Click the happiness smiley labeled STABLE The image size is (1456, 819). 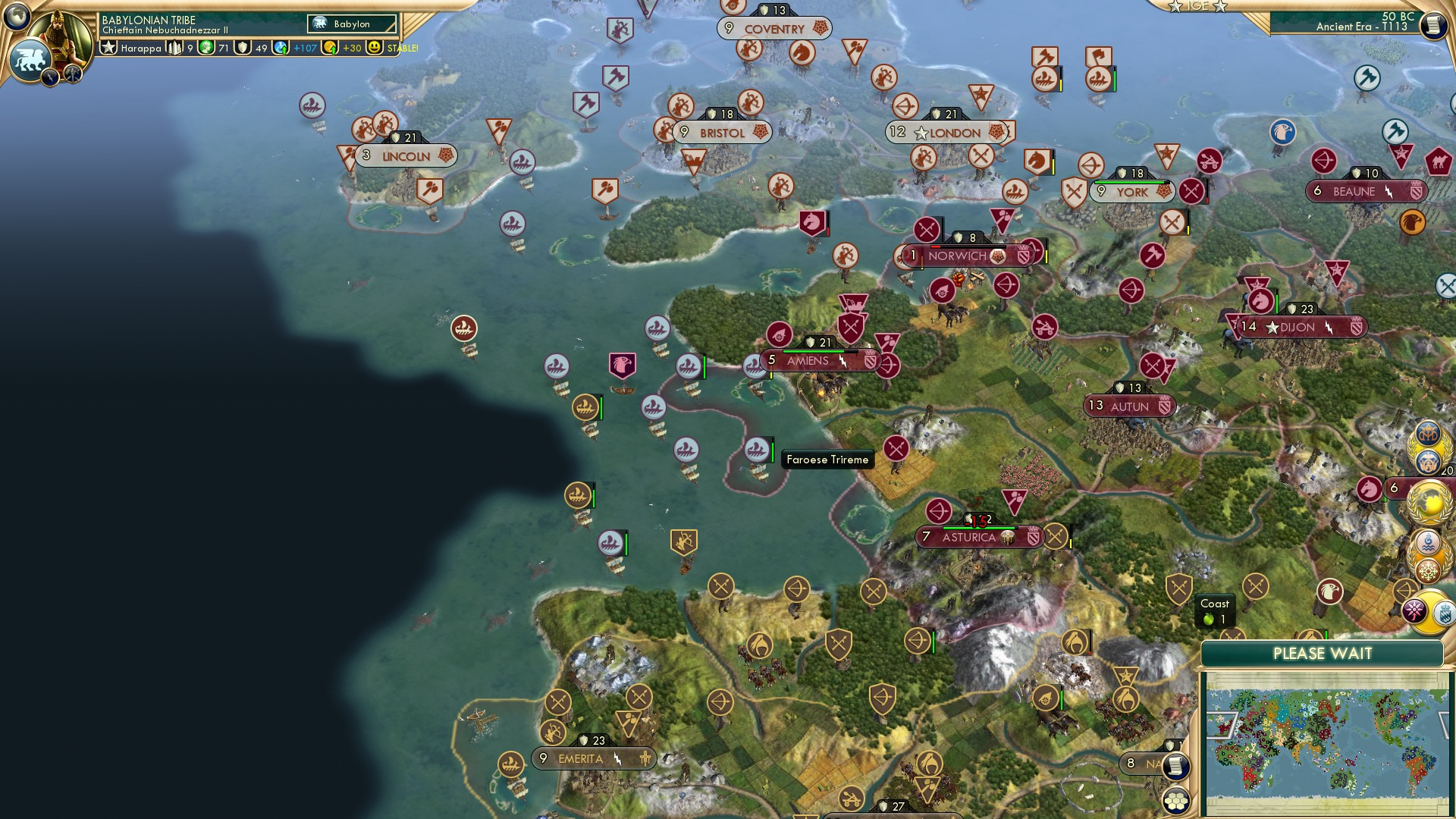[x=375, y=48]
